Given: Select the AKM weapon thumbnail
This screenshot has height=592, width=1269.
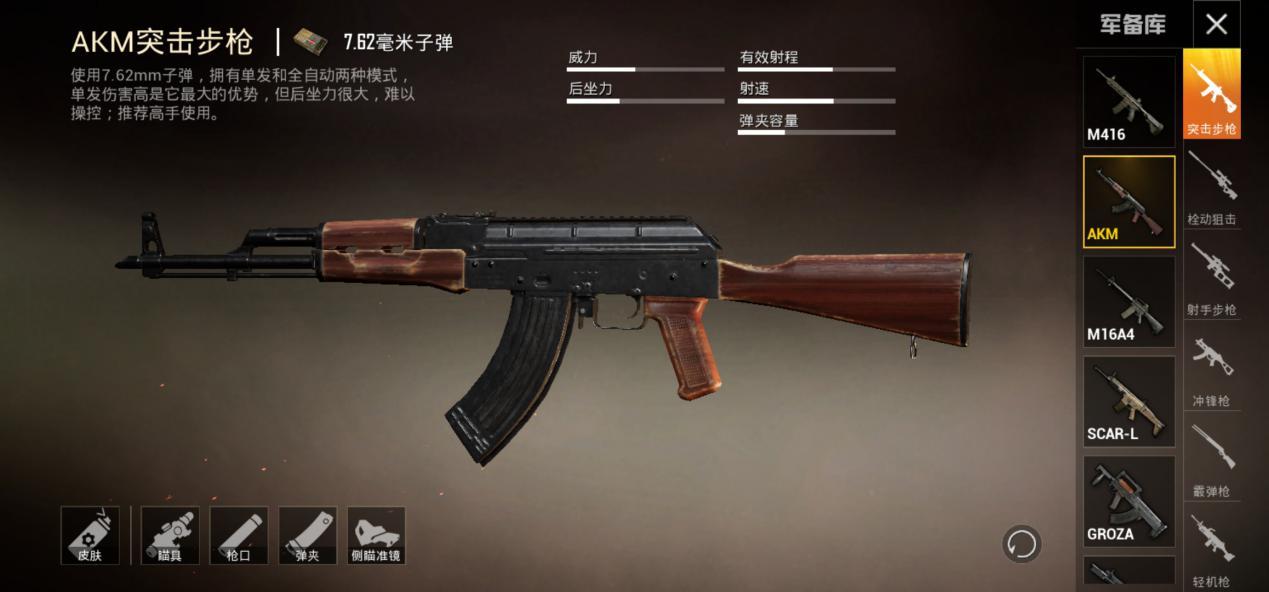Looking at the screenshot, I should tap(1129, 201).
